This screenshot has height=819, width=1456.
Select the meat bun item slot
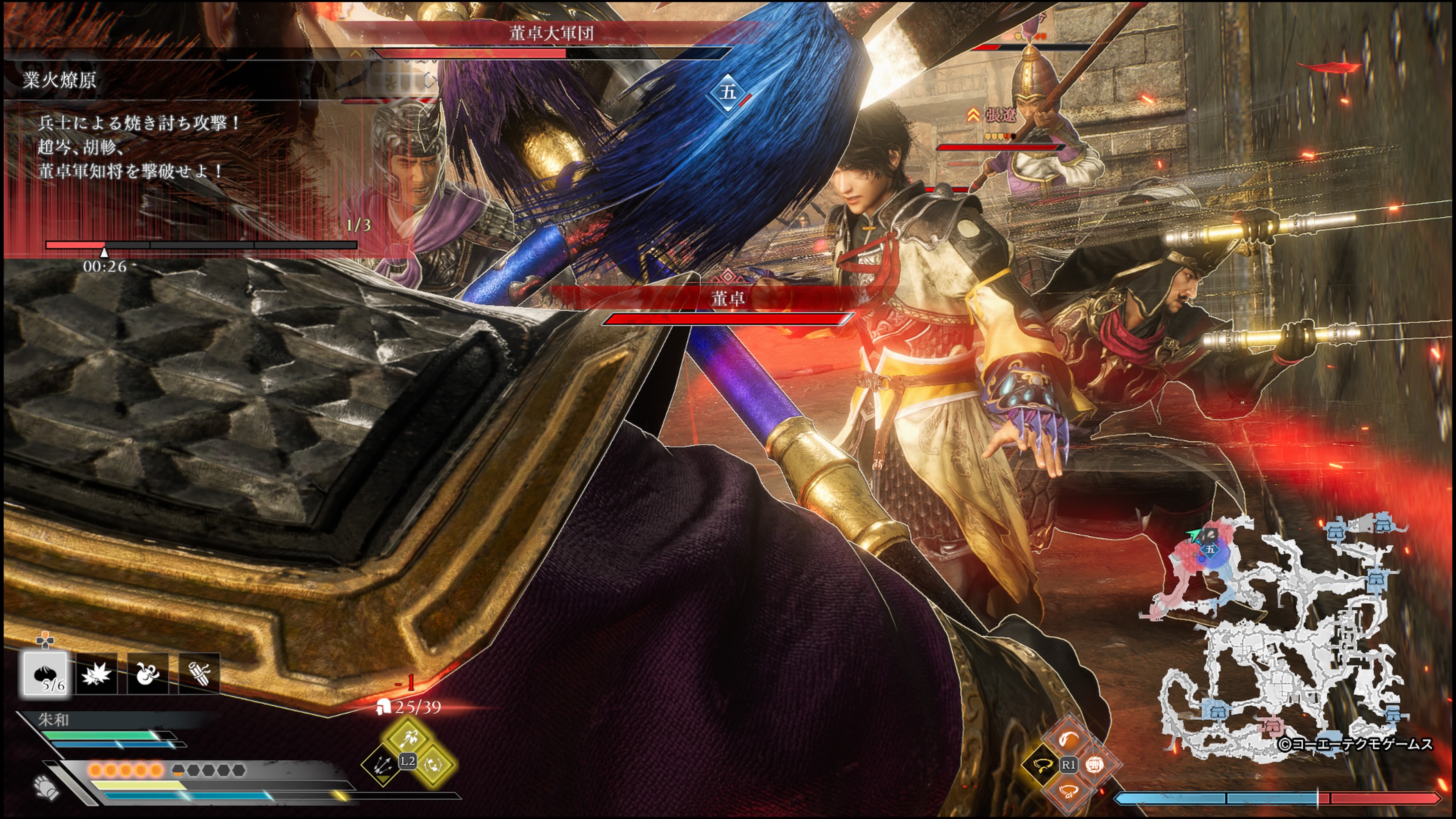click(x=46, y=673)
